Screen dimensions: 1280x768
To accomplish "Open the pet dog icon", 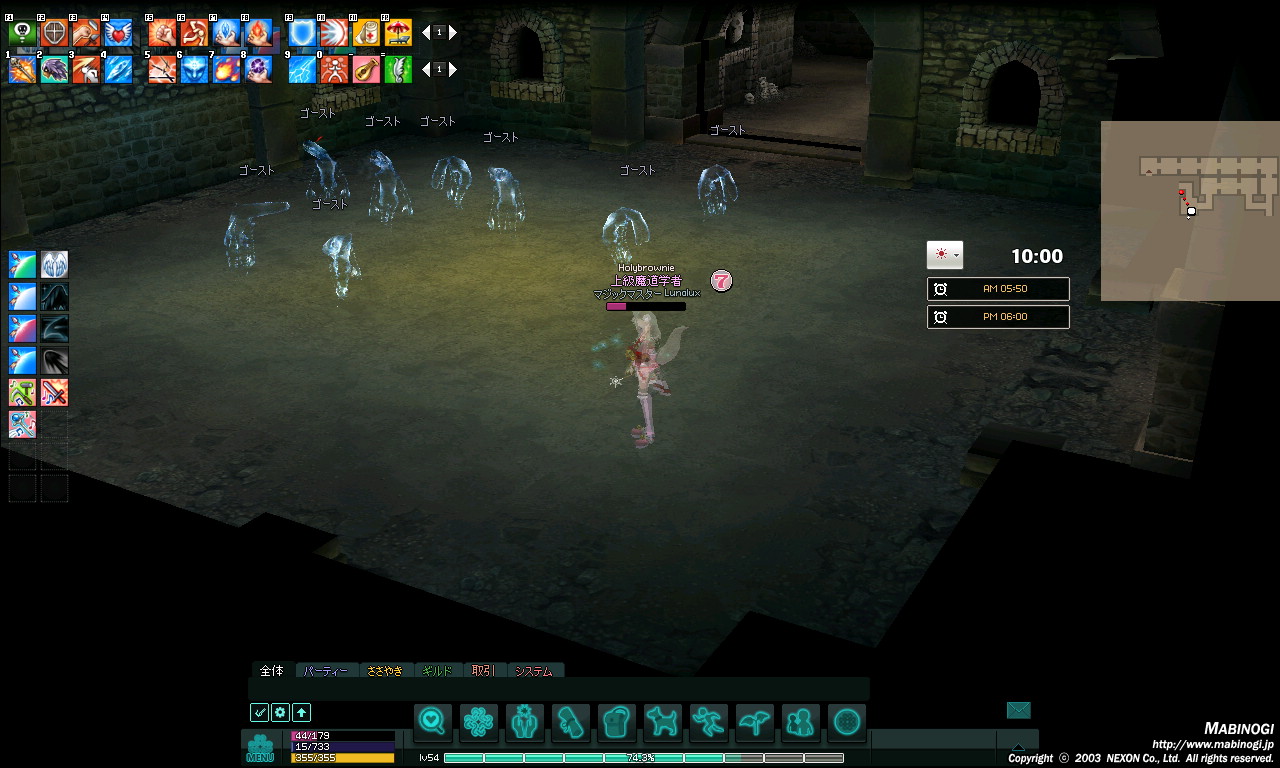I will tap(662, 721).
